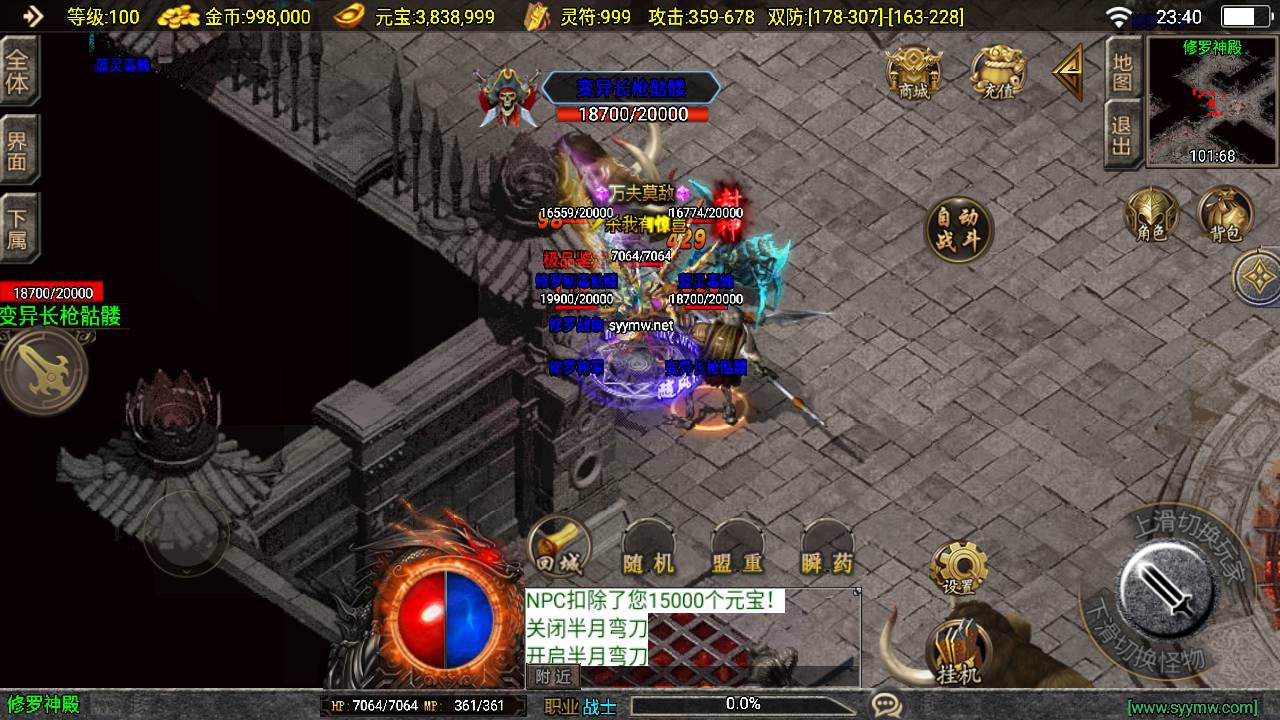This screenshot has width=1280, height=720.
Task: Open the 商城 shop icon
Action: pos(914,72)
